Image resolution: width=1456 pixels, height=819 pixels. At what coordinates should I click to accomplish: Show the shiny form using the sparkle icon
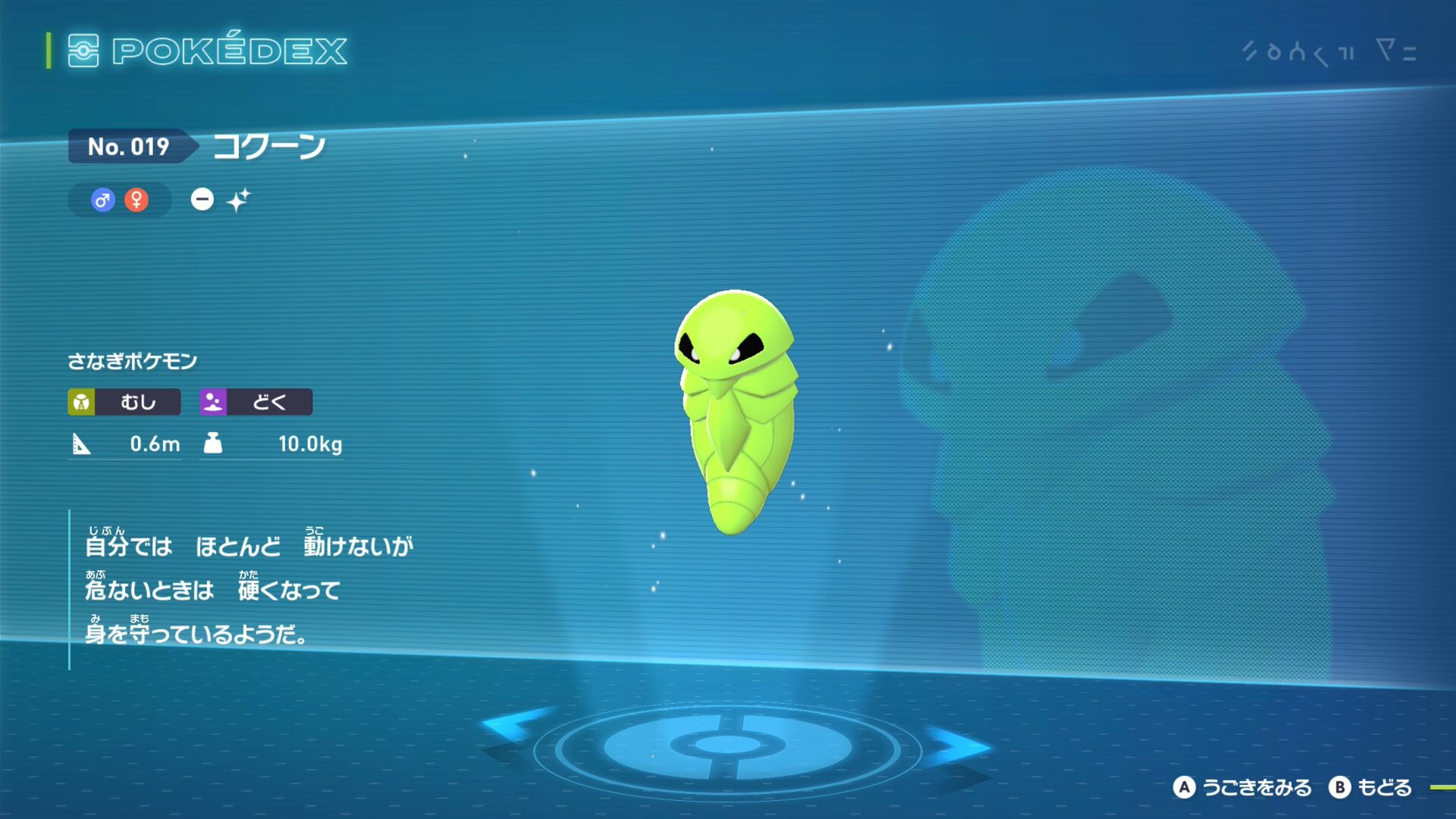tap(238, 199)
